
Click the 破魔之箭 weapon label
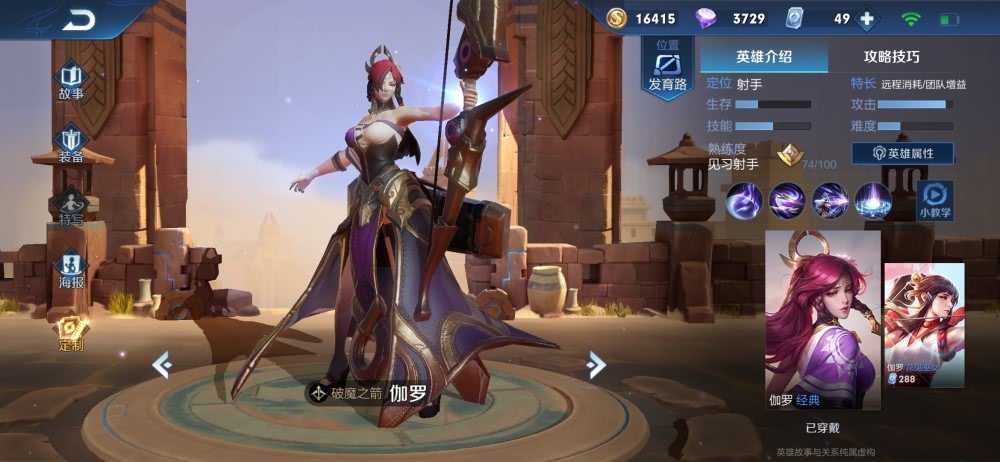(x=346, y=393)
